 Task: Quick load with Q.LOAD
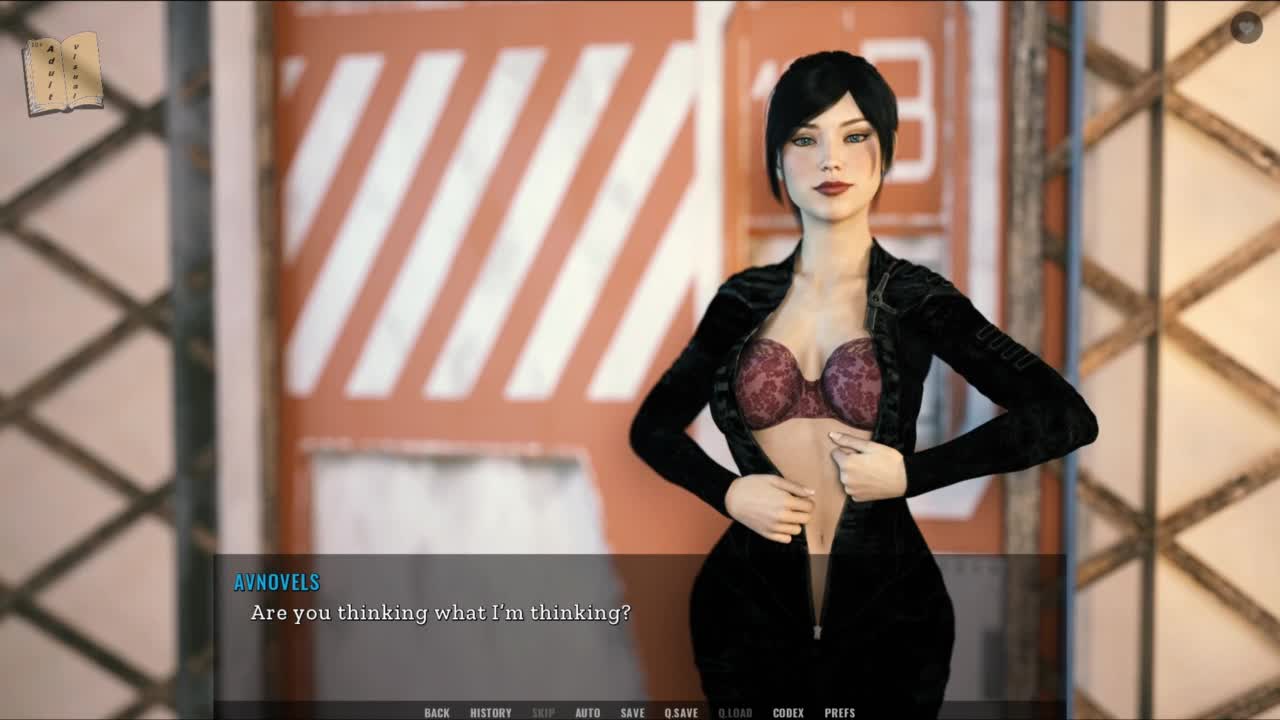tap(735, 712)
